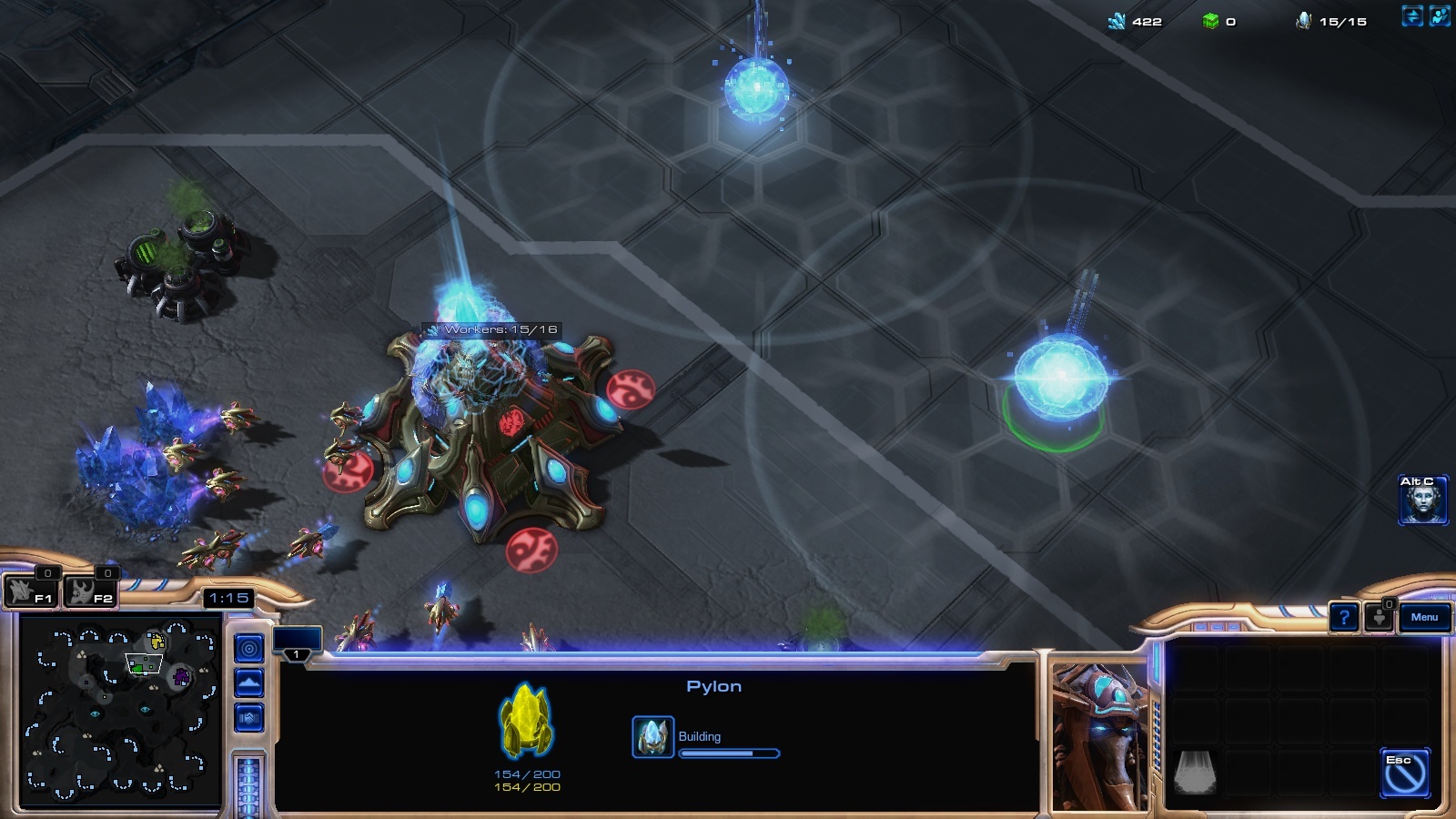Click the Building queue pylon icon
The height and width of the screenshot is (819, 1456).
652,737
